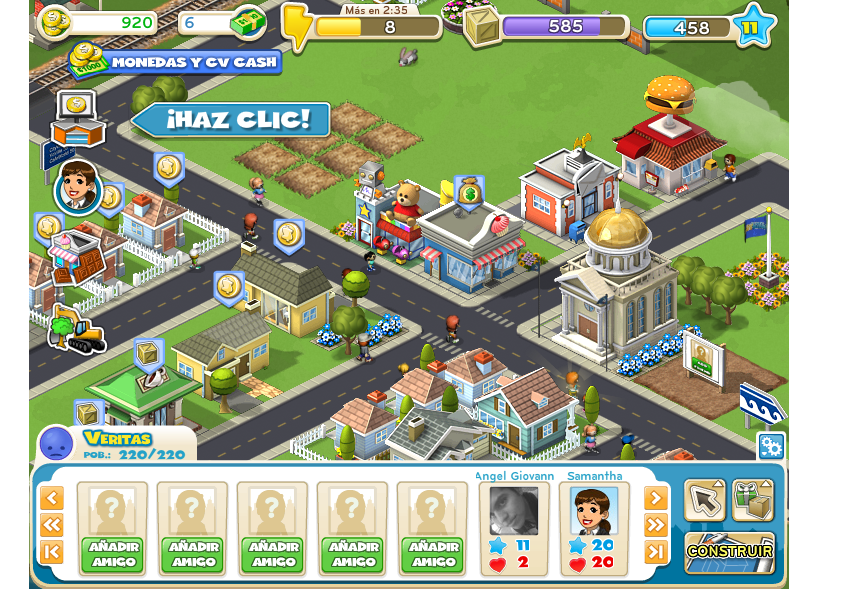The height and width of the screenshot is (601, 843).
Task: Click the ¡Haz clic! arrow banner
Action: coord(234,120)
